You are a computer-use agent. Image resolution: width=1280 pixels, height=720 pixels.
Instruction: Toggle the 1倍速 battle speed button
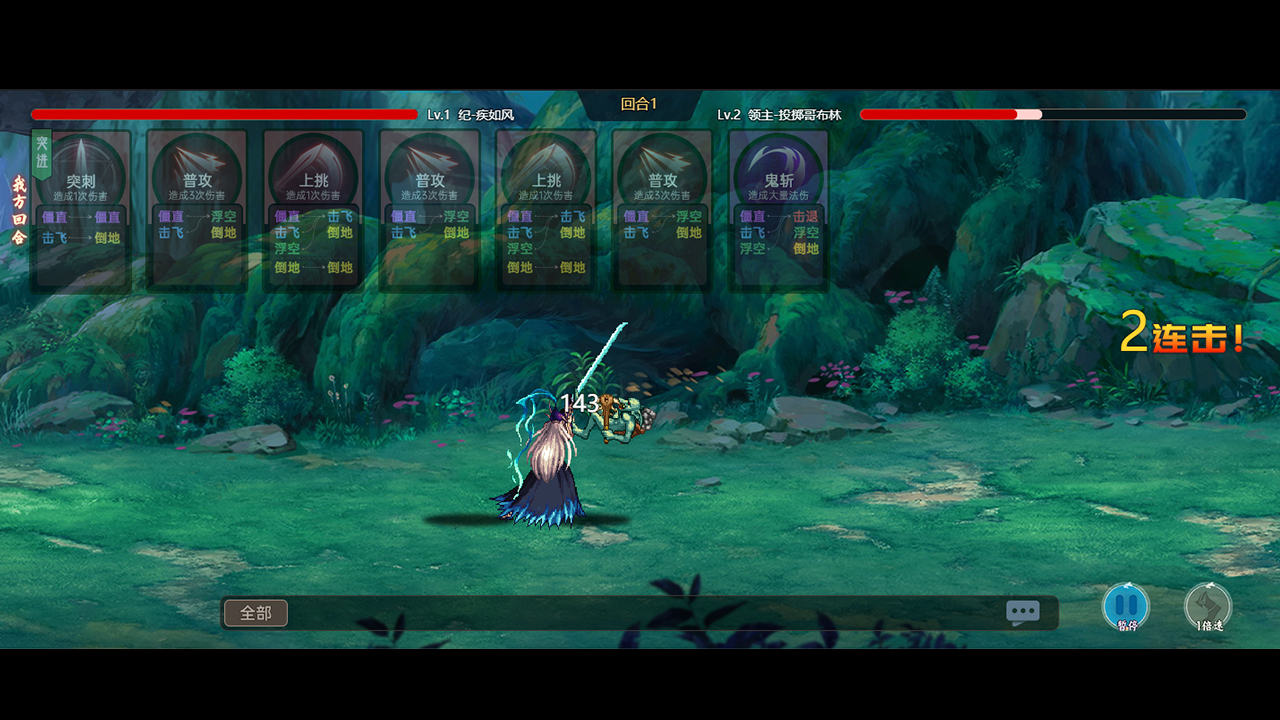1208,607
